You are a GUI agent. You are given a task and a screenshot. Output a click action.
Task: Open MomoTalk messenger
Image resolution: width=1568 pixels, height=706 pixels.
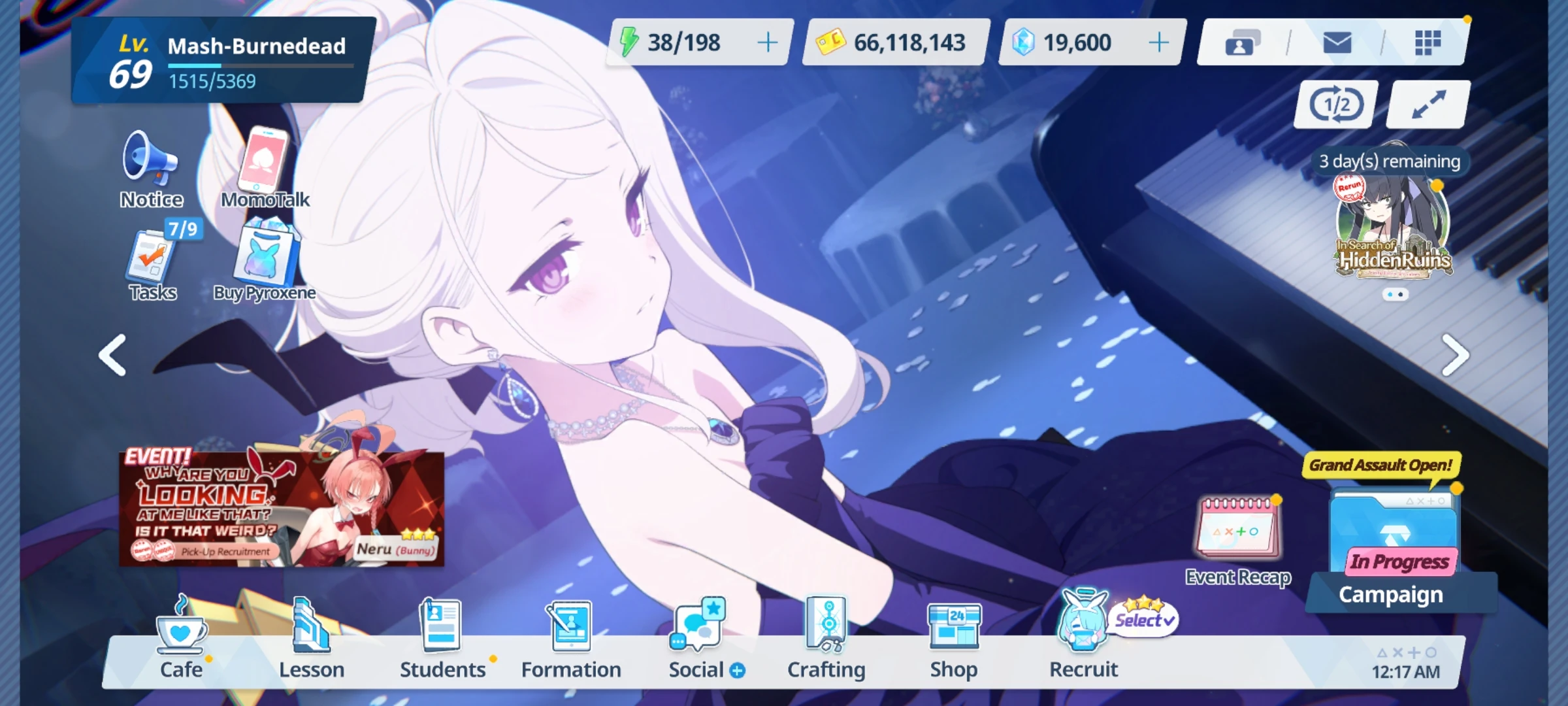point(264,163)
